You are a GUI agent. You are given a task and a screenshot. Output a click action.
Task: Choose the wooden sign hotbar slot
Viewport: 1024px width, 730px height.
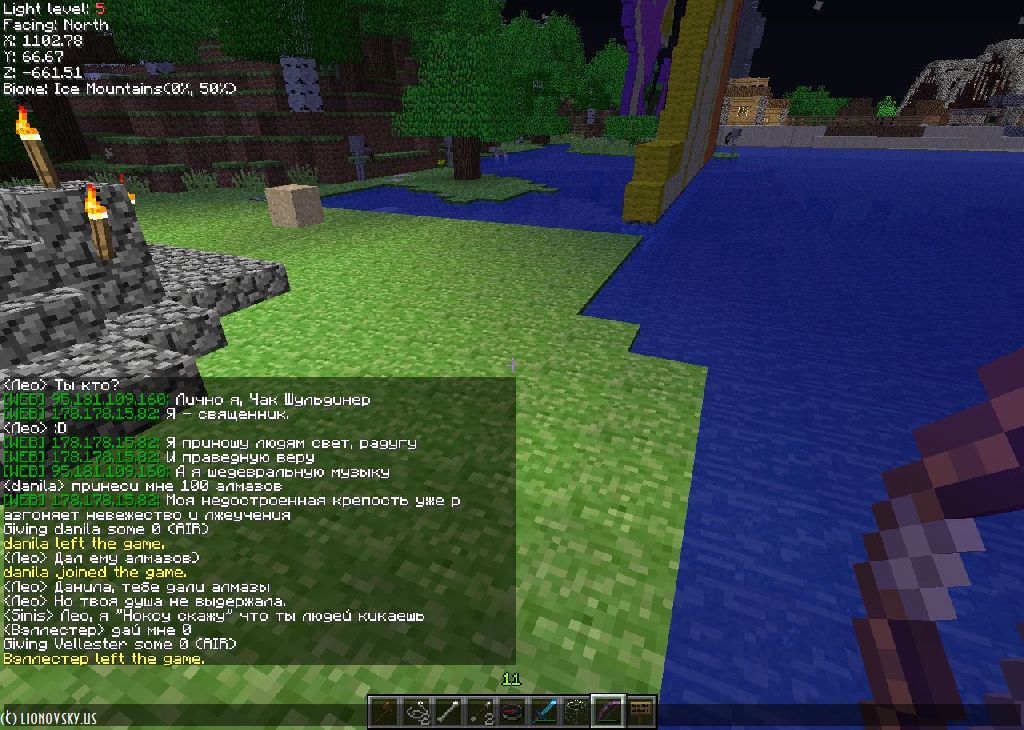tap(640, 711)
